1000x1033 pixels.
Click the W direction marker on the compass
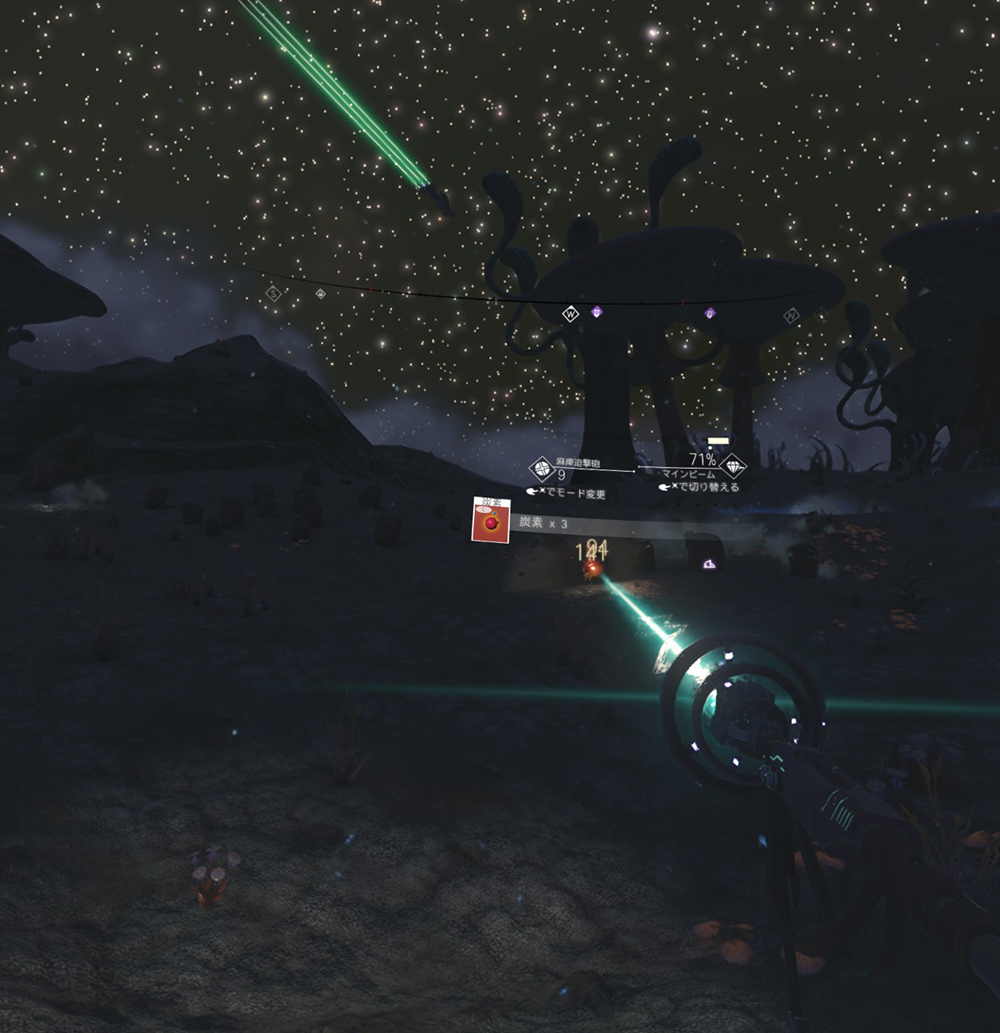[571, 314]
